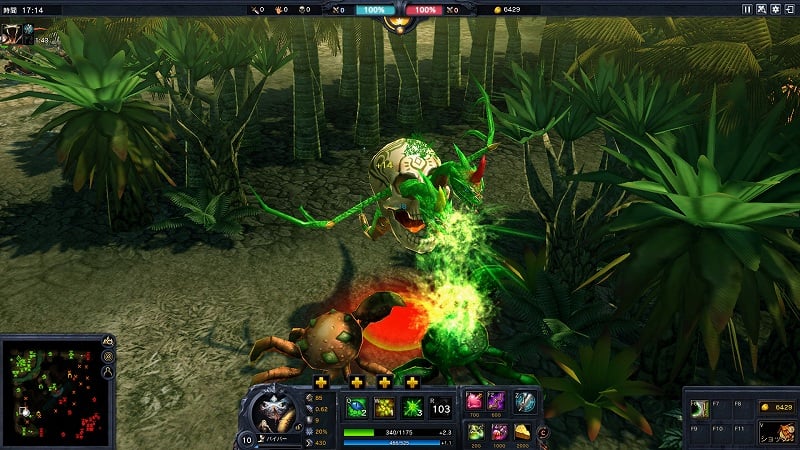800x450 pixels.
Task: Activate the E ability with the green burst icon
Action: (x=412, y=408)
